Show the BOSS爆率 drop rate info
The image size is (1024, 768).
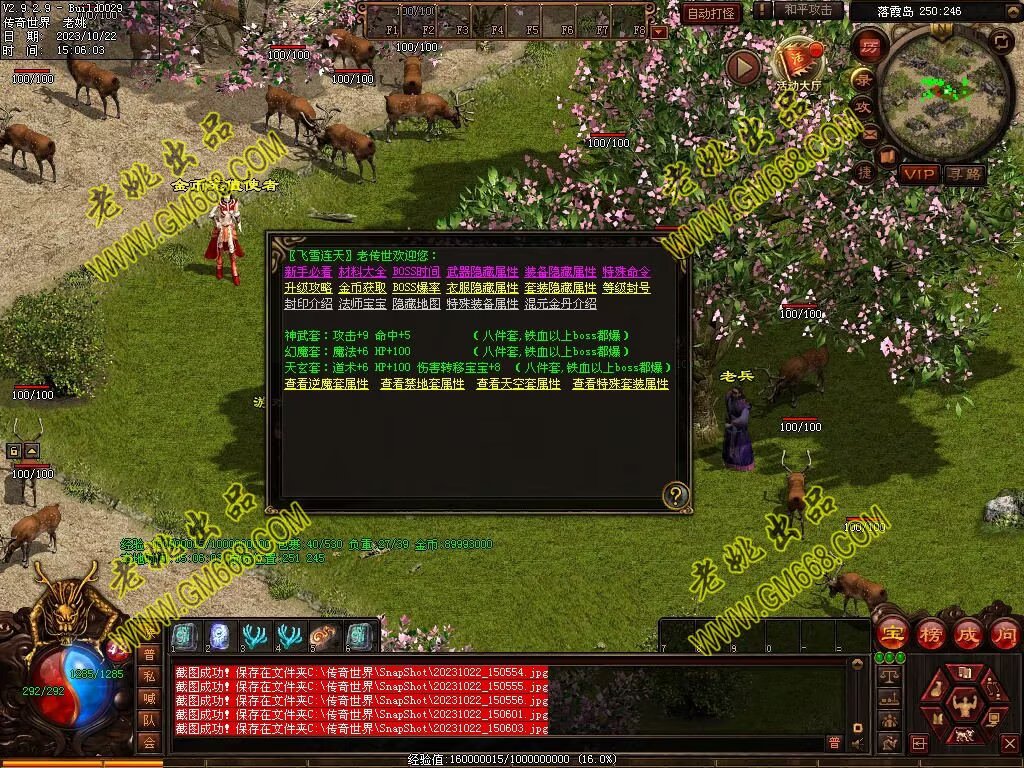click(x=415, y=288)
